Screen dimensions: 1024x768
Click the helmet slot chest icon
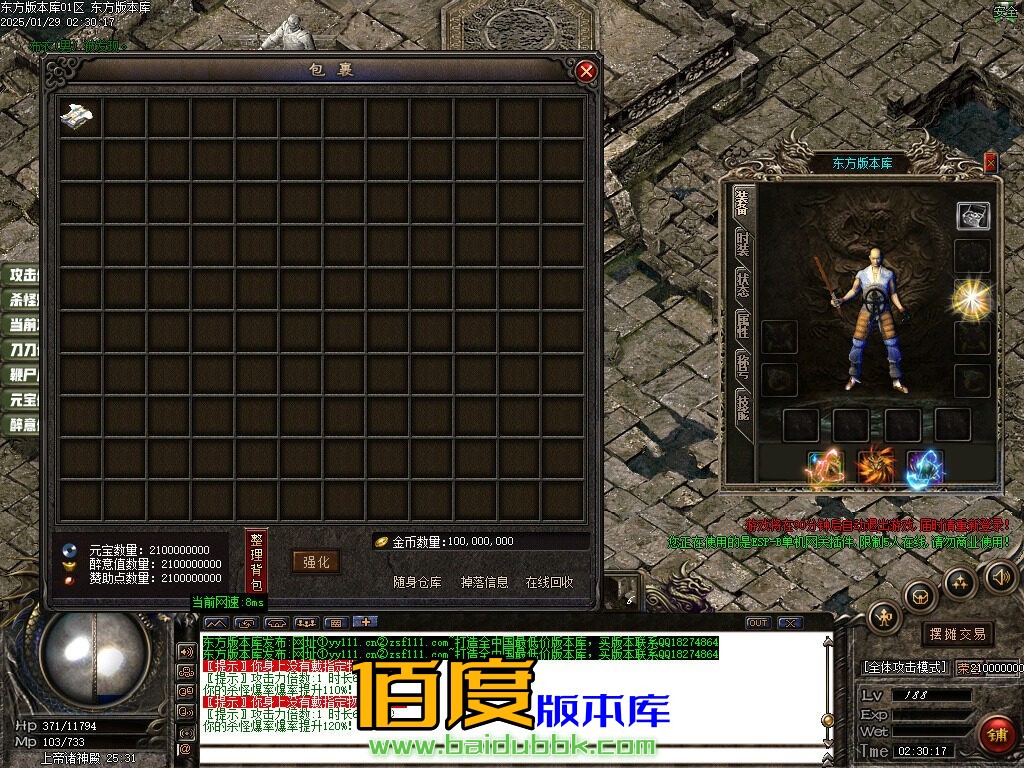coord(972,215)
